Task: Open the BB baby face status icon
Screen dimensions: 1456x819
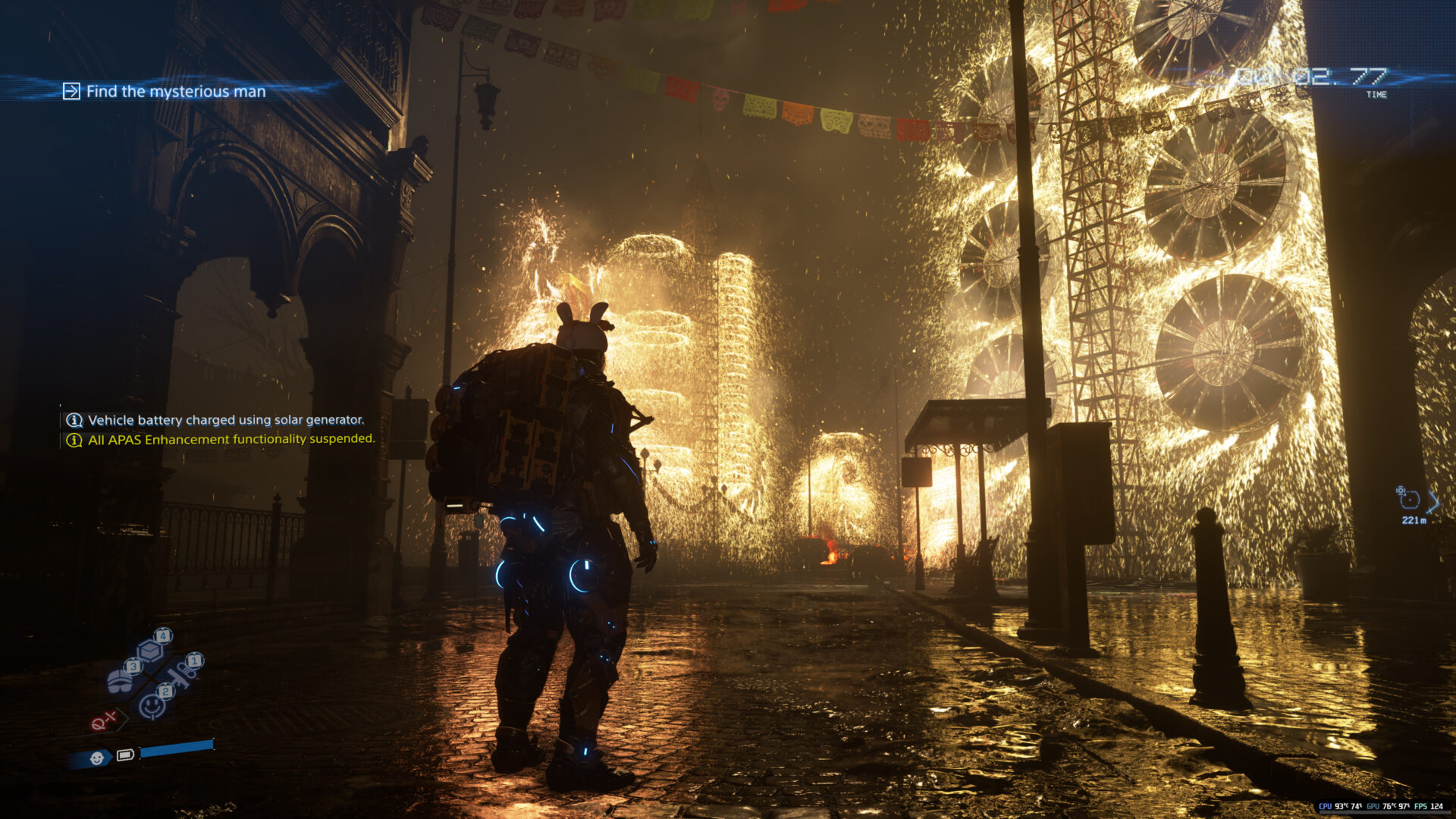Action: [x=96, y=758]
